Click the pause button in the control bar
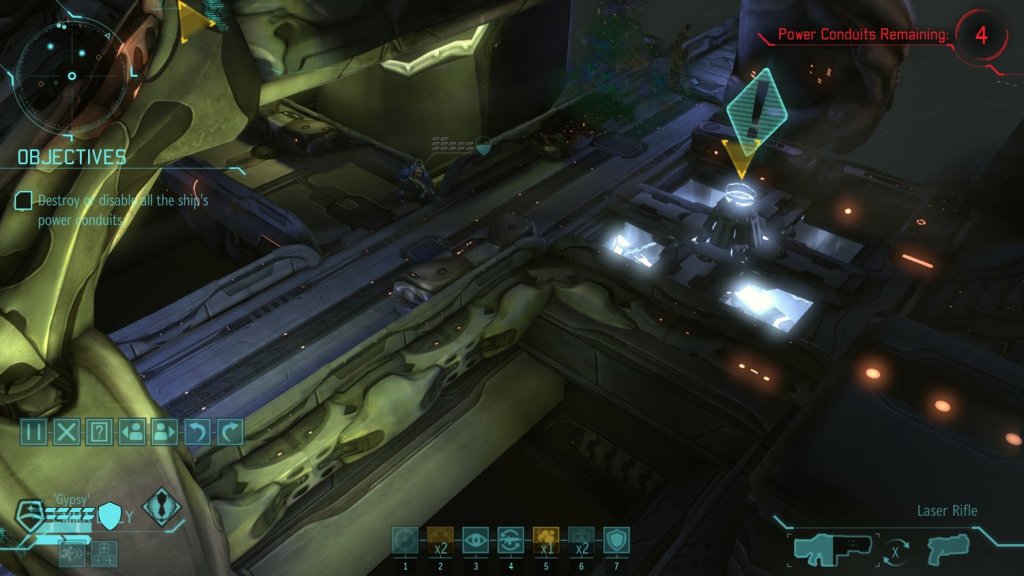 (x=34, y=432)
